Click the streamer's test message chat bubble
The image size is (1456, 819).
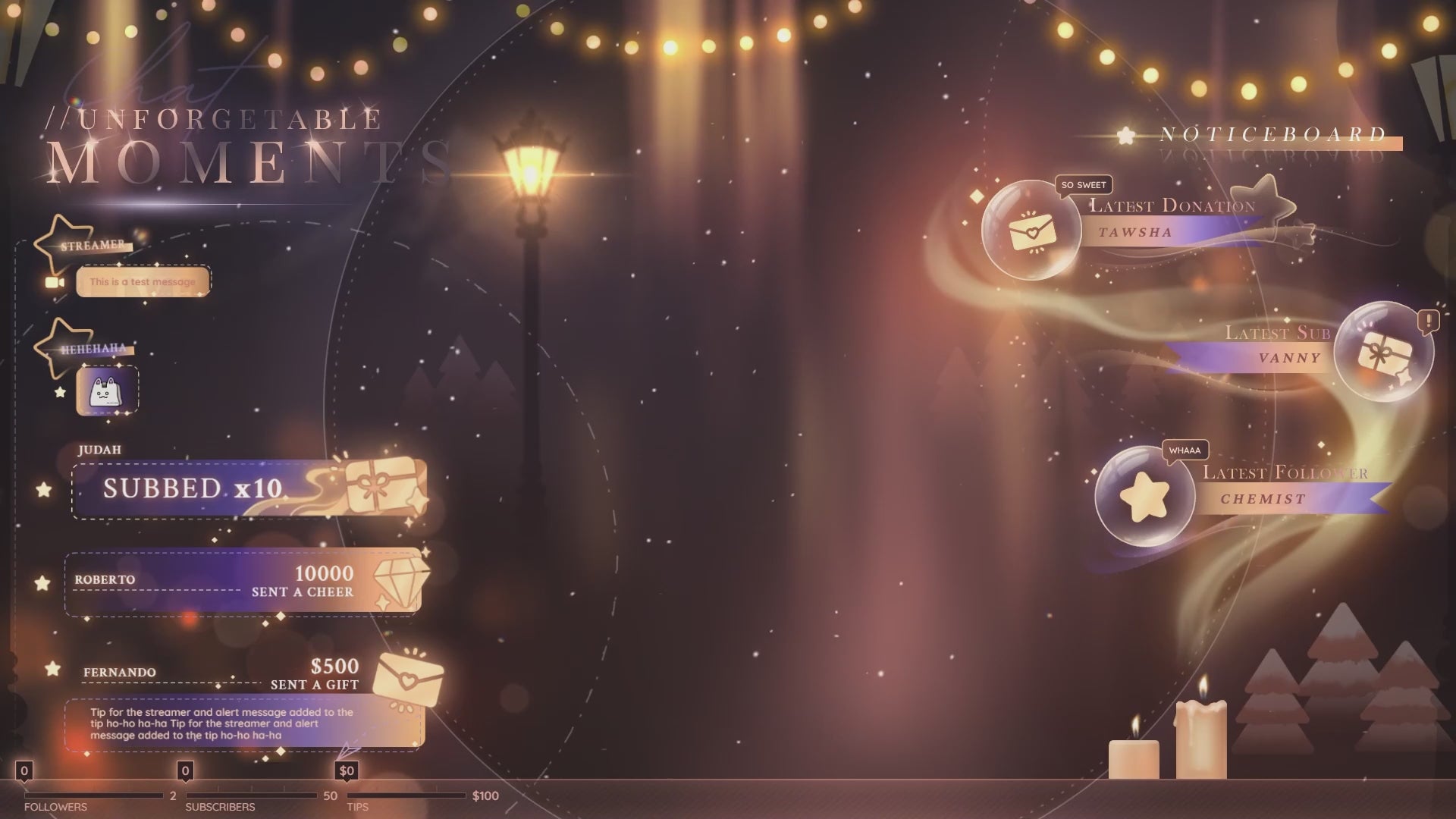143,282
